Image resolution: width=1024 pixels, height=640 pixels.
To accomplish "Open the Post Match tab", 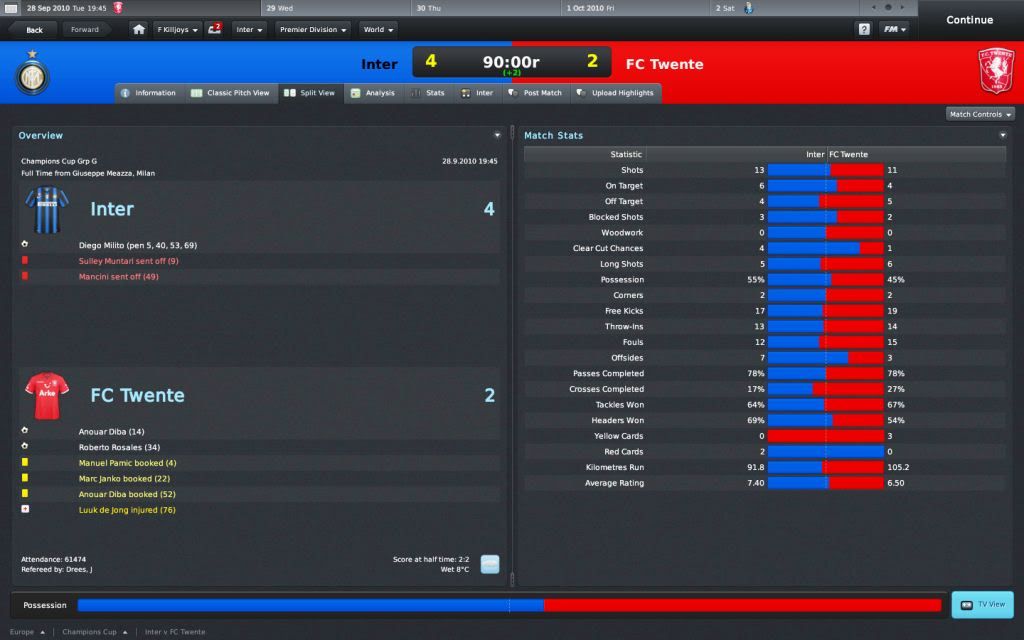I will pos(535,93).
